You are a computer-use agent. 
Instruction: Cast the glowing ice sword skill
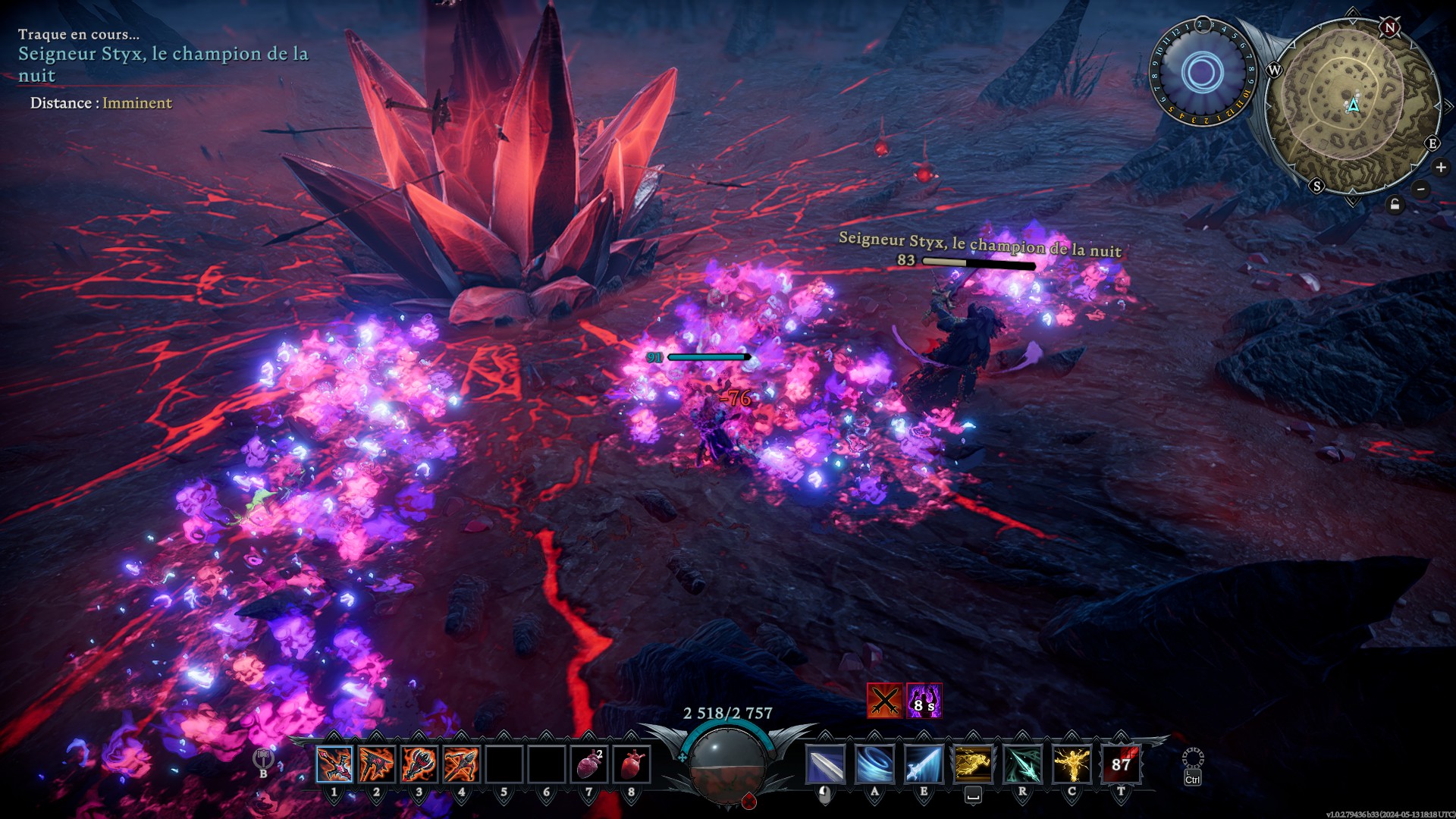coord(924,764)
